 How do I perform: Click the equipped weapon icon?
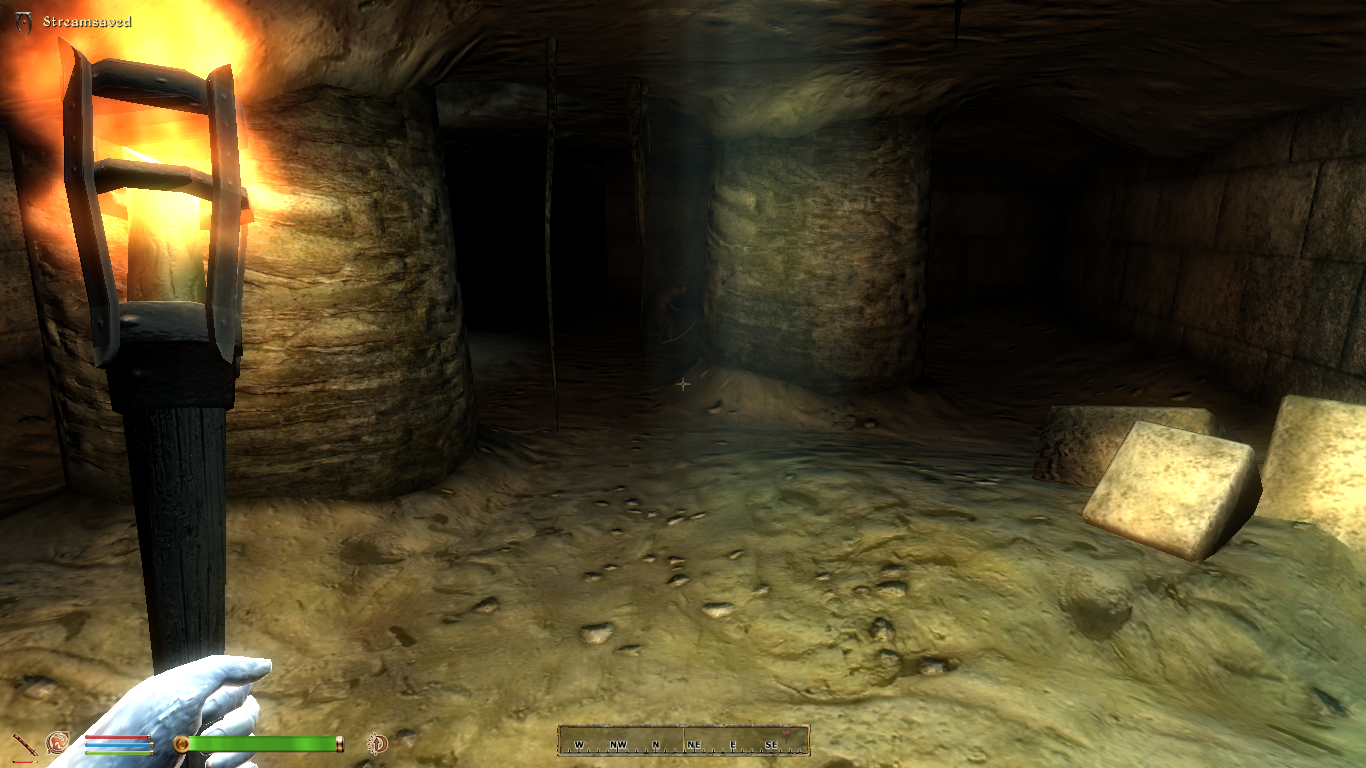coord(23,744)
